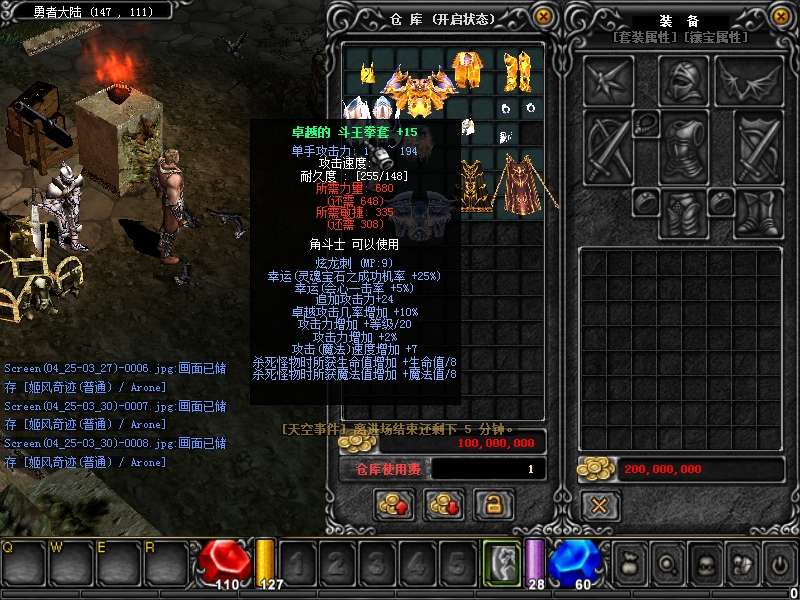
Task: Click the deposit gold button in warehouse
Action: 394,505
